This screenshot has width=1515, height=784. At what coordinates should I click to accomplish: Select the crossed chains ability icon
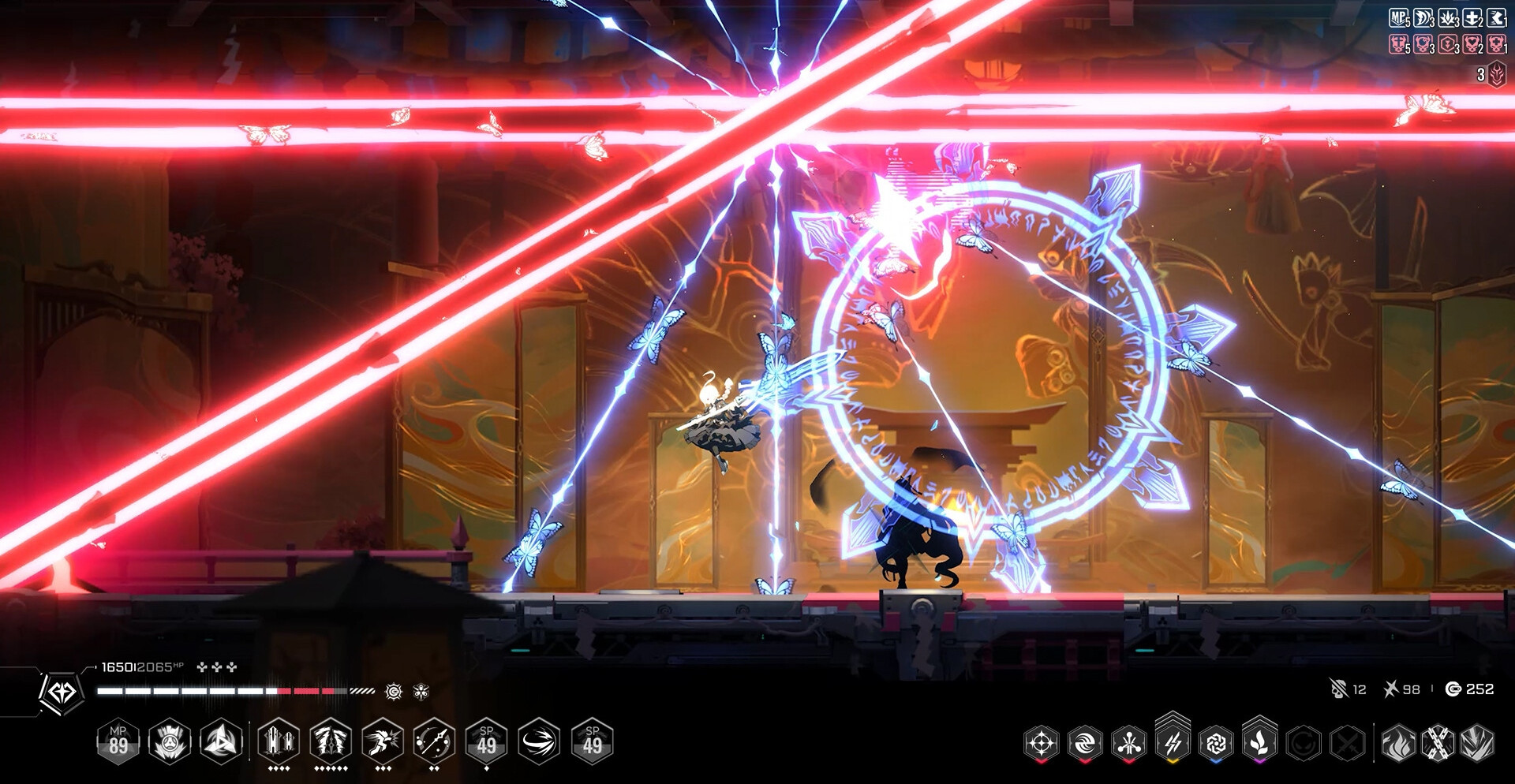point(1438,743)
